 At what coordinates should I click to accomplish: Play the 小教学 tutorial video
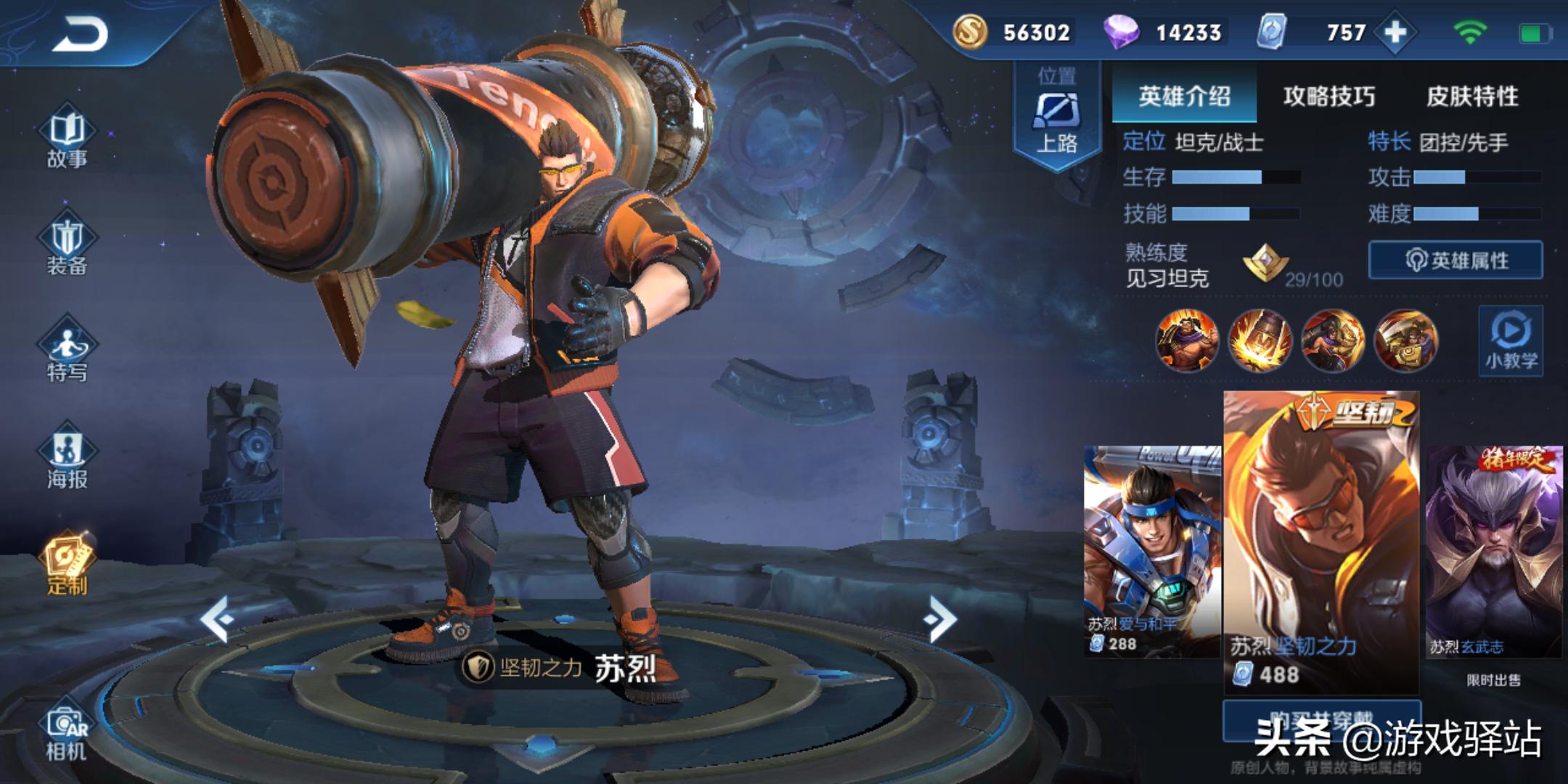tap(1511, 340)
